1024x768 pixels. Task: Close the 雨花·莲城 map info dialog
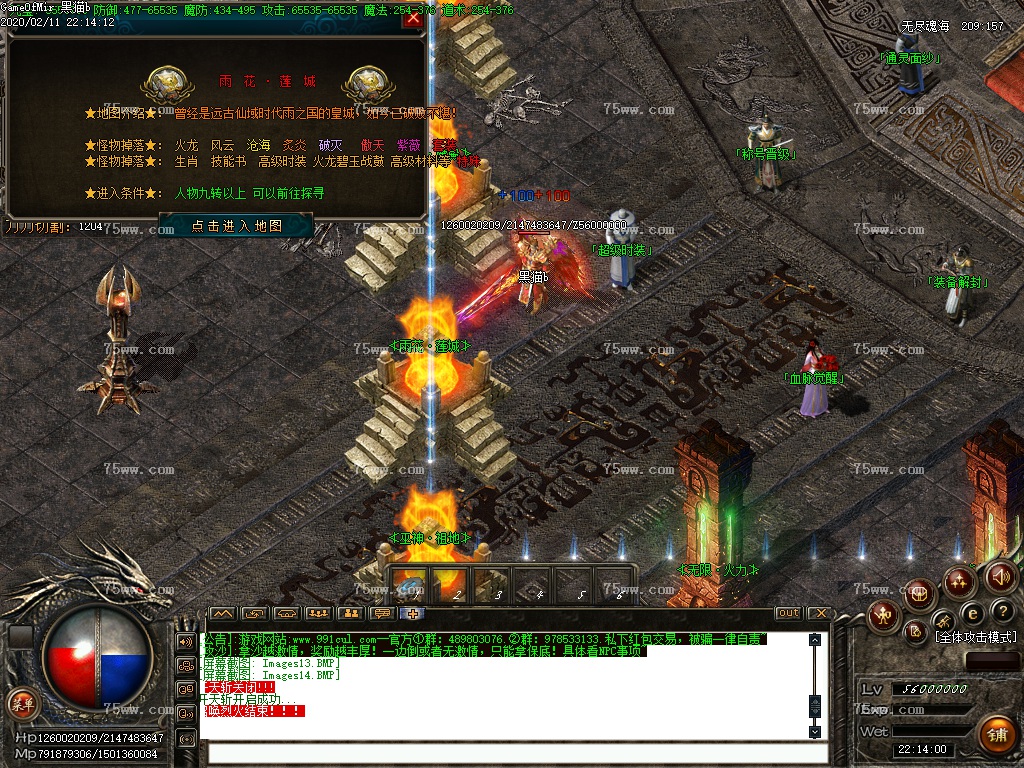412,18
